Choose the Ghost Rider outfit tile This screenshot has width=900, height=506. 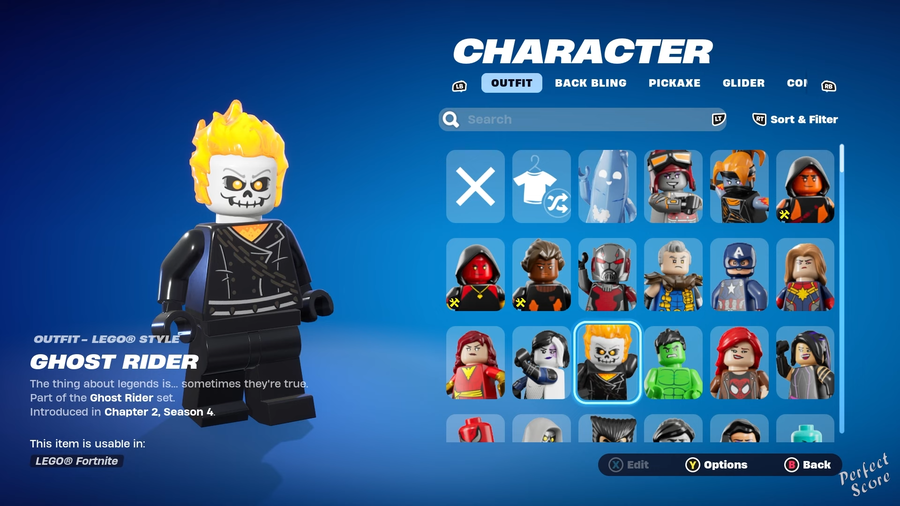coord(608,362)
